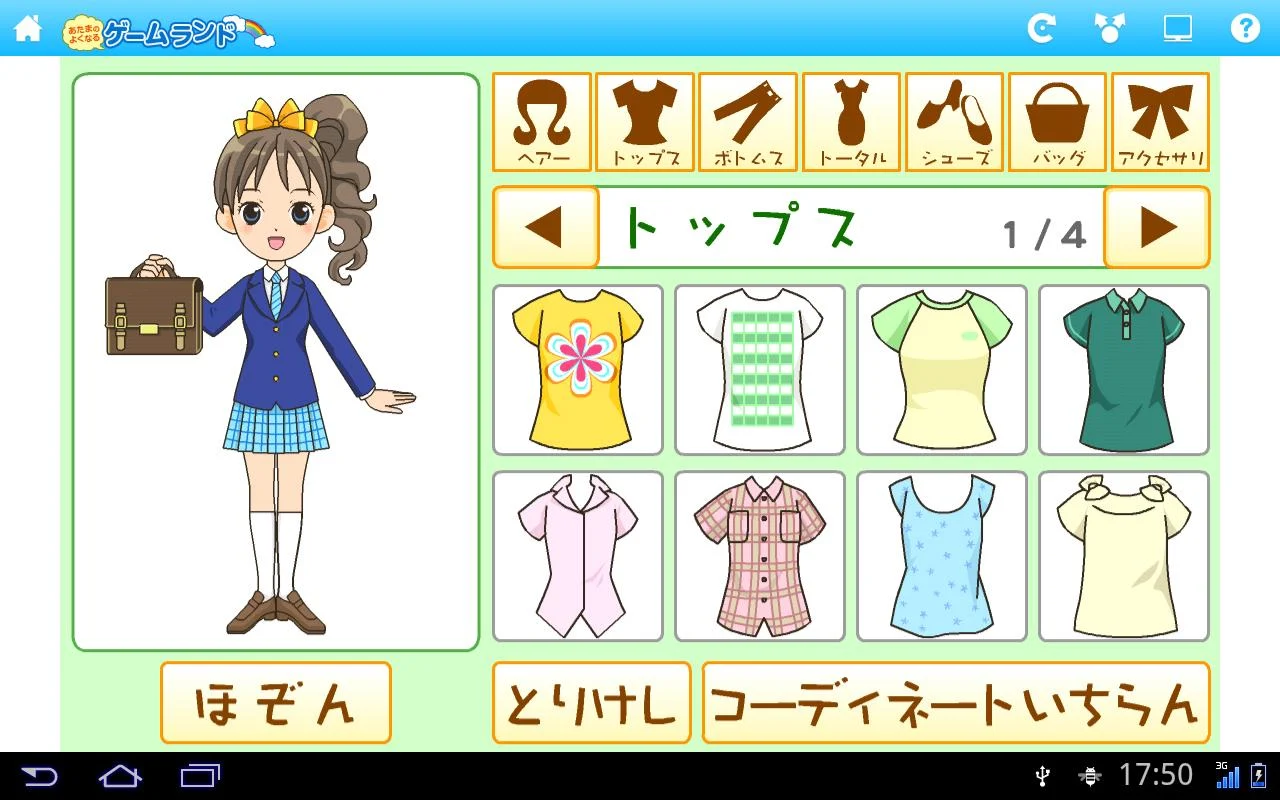
Task: Tap the home icon in the top-left corner
Action: point(28,29)
